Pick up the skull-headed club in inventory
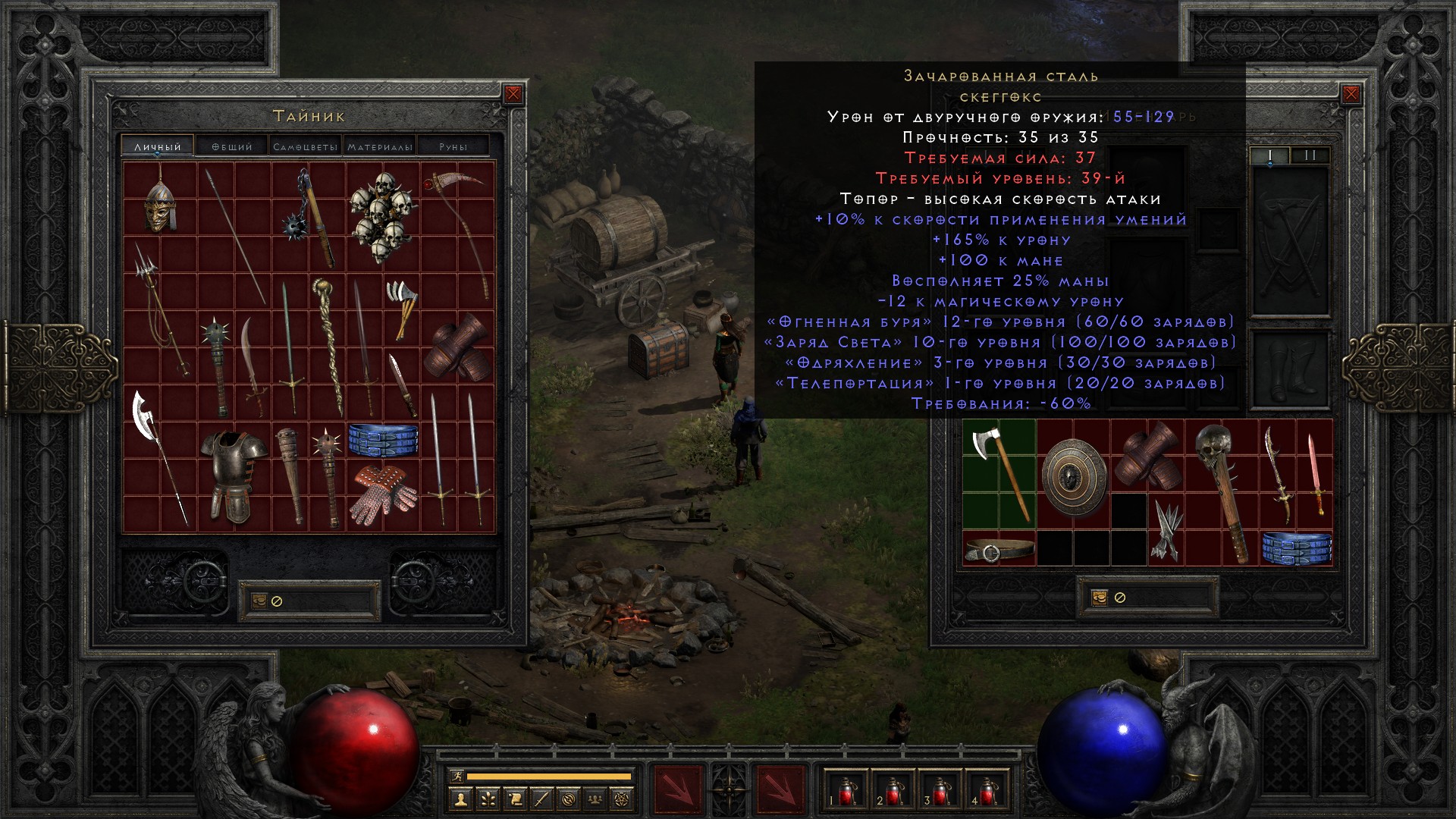Image resolution: width=1456 pixels, height=819 pixels. pyautogui.click(x=1221, y=491)
